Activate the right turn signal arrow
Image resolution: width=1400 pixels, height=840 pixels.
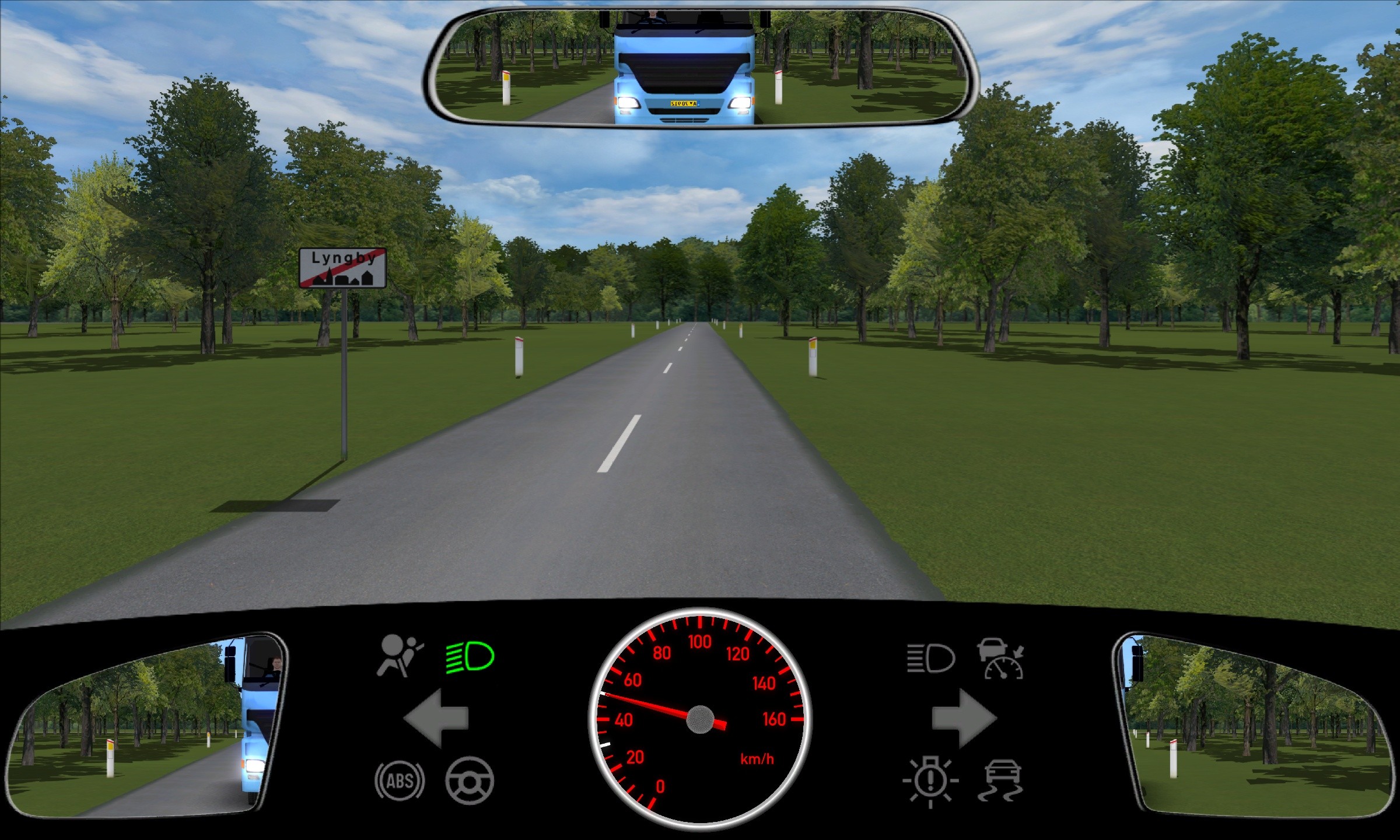964,718
